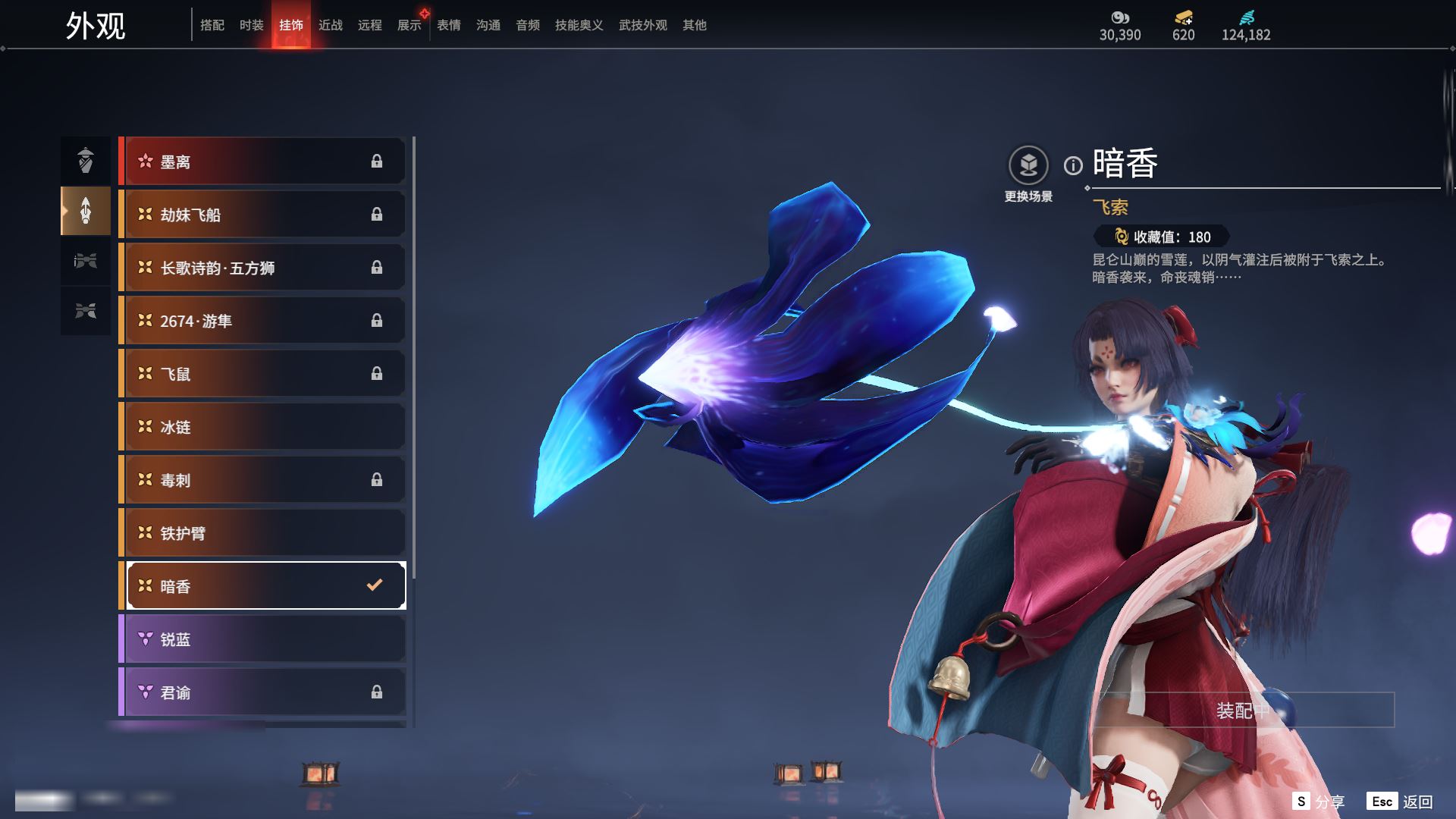Viewport: 1456px width, 819px height.
Task: Click the 分享 share button
Action: pos(1319,802)
